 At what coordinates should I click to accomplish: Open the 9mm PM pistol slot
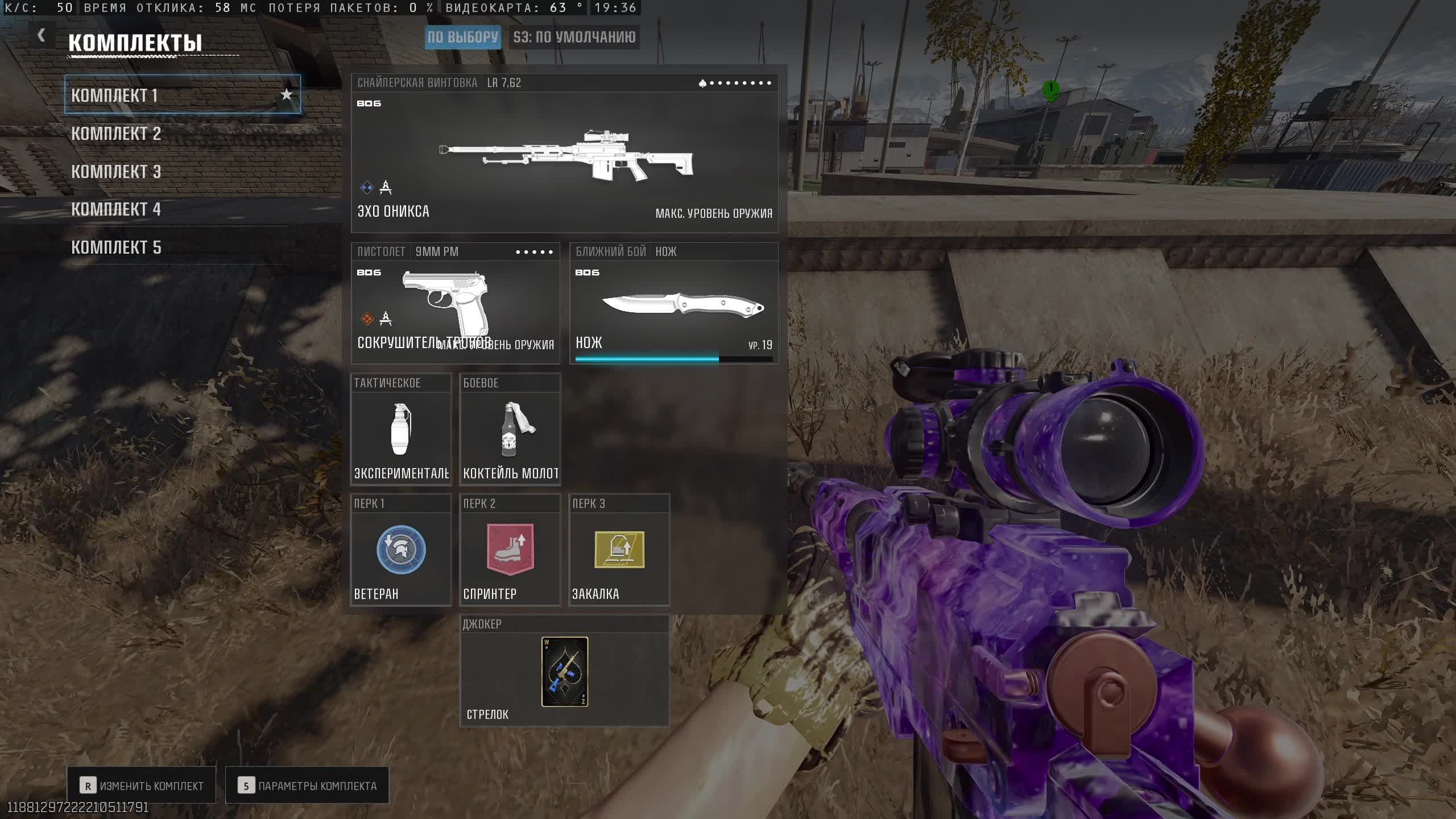(455, 303)
